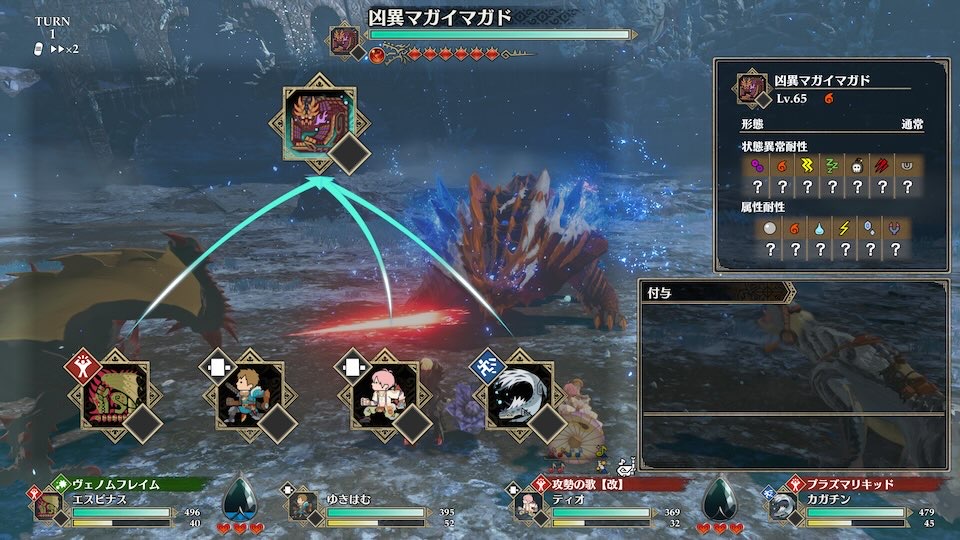Viewport: 960px width, 540px height.
Task: Click ゆきはむ's portrait in the party bar
Action: pyautogui.click(x=301, y=506)
